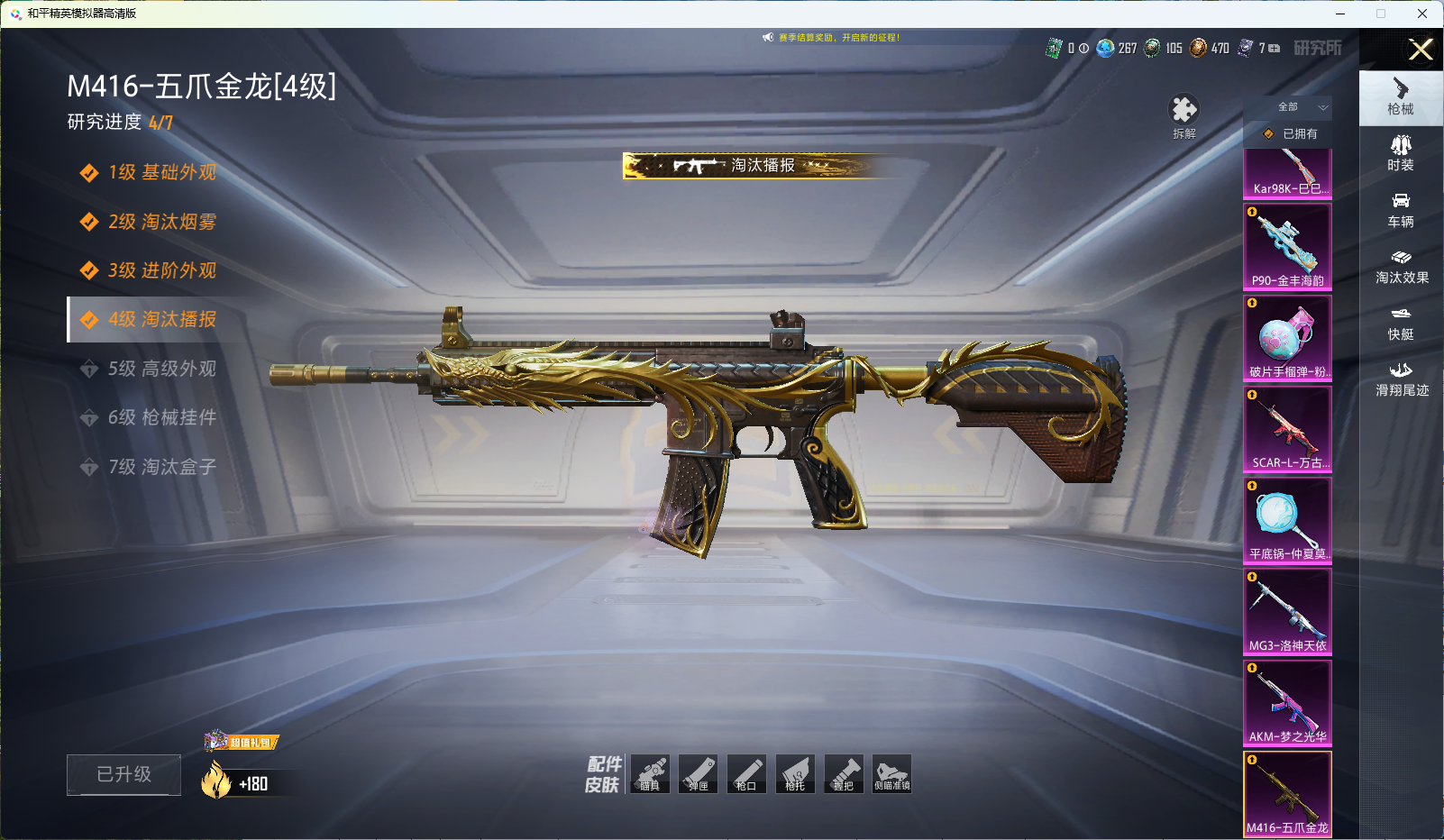1444x840 pixels.
Task: Minimize the emulator window
Action: pyautogui.click(x=1340, y=14)
